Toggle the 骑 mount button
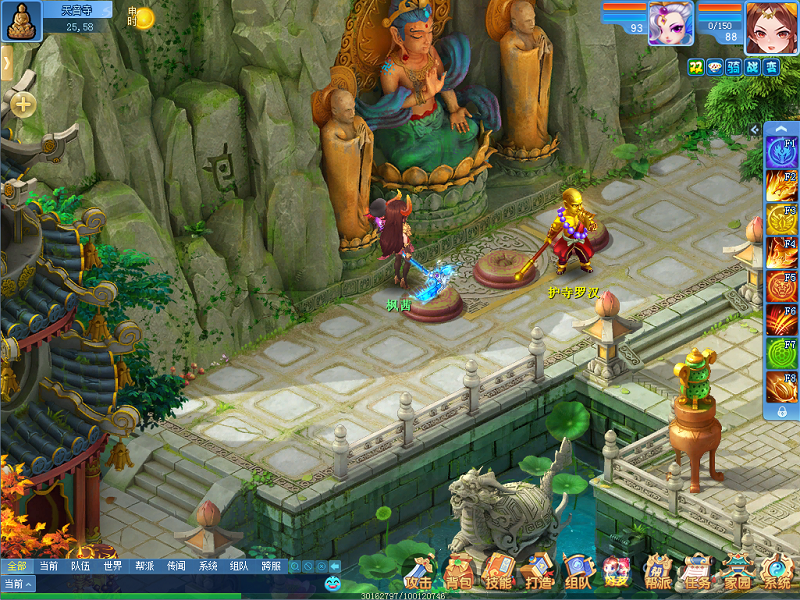 (x=733, y=67)
